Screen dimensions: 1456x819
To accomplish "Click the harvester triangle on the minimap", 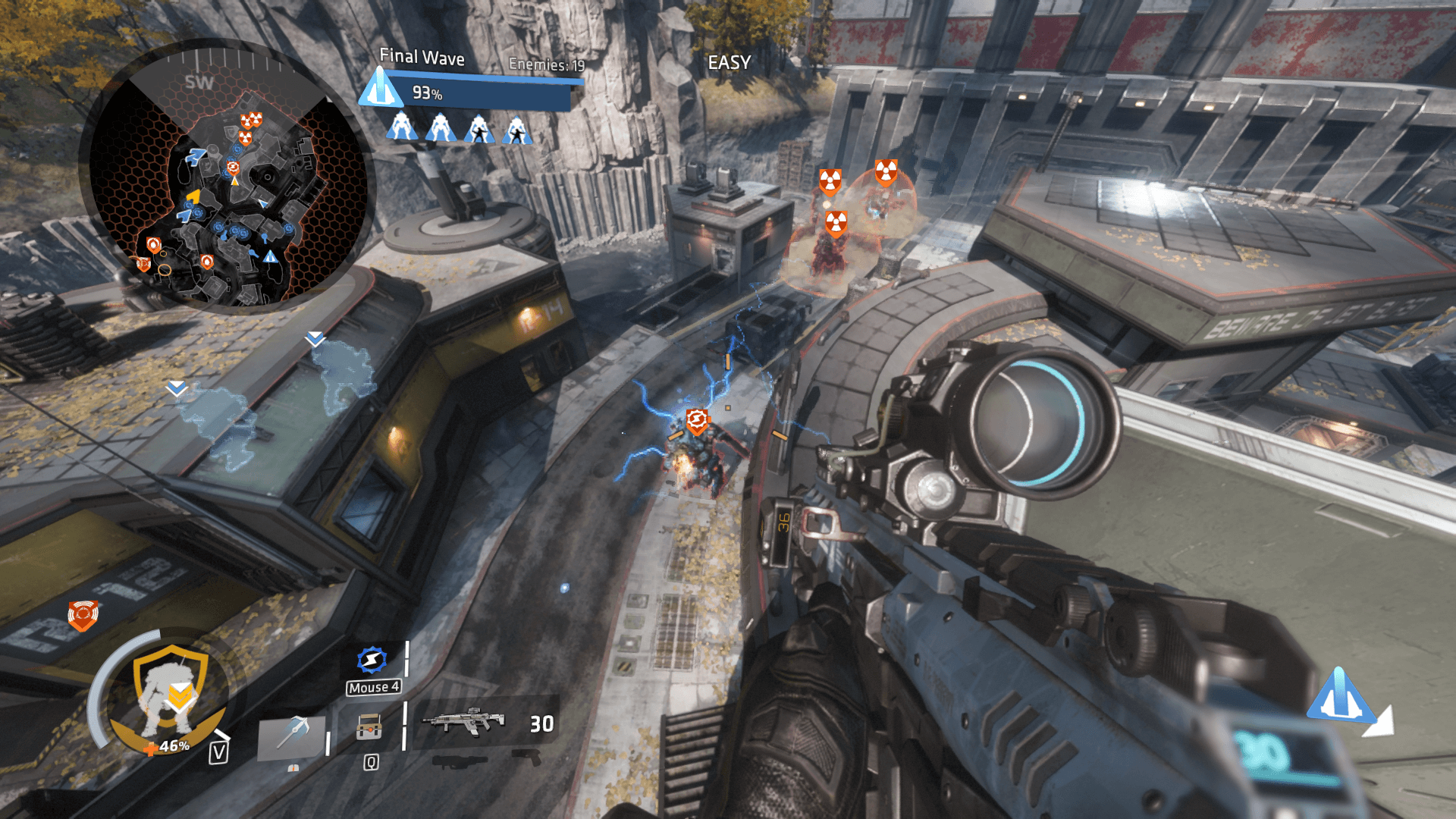I will (271, 257).
